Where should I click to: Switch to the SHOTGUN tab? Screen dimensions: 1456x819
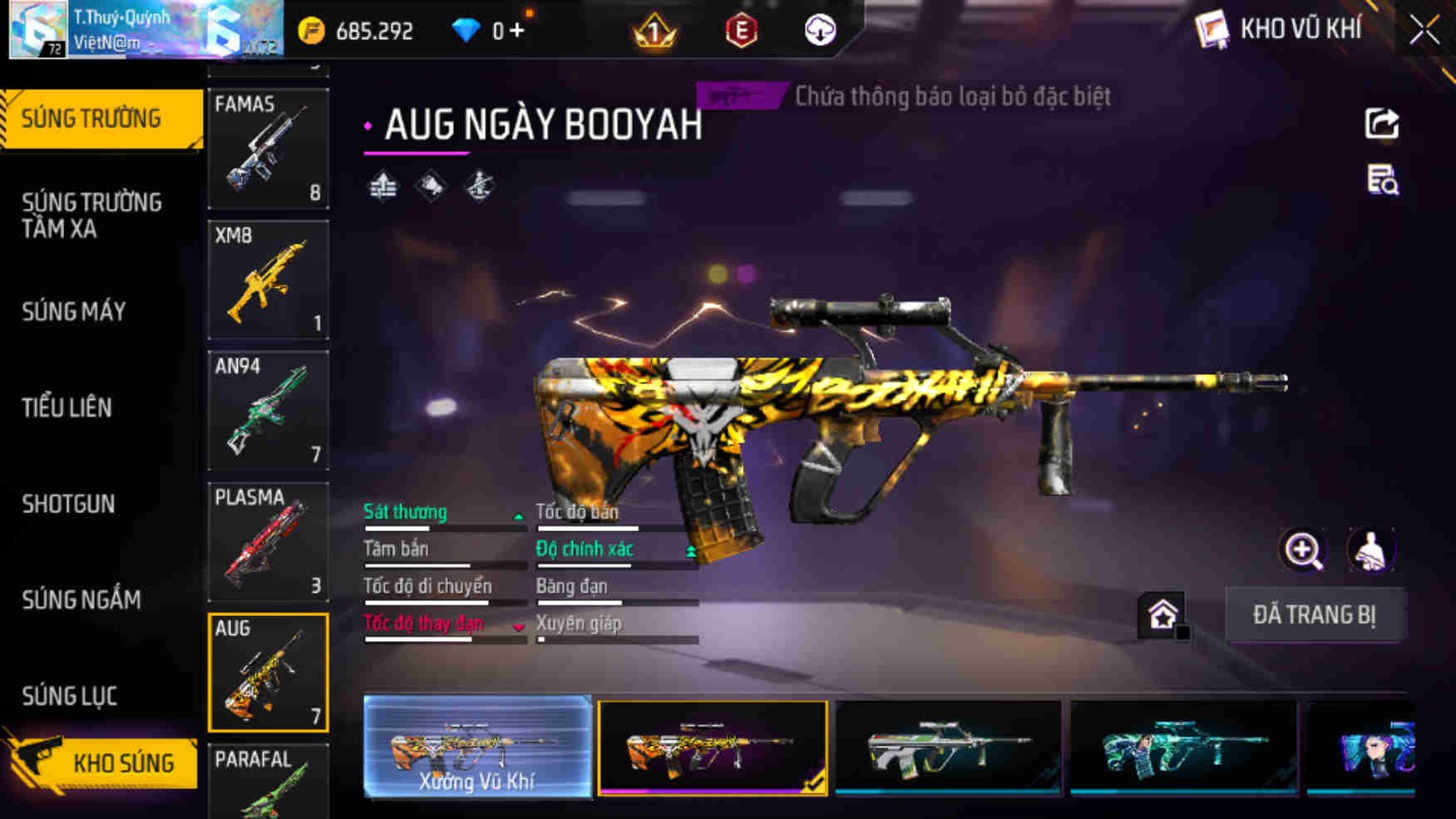[69, 504]
